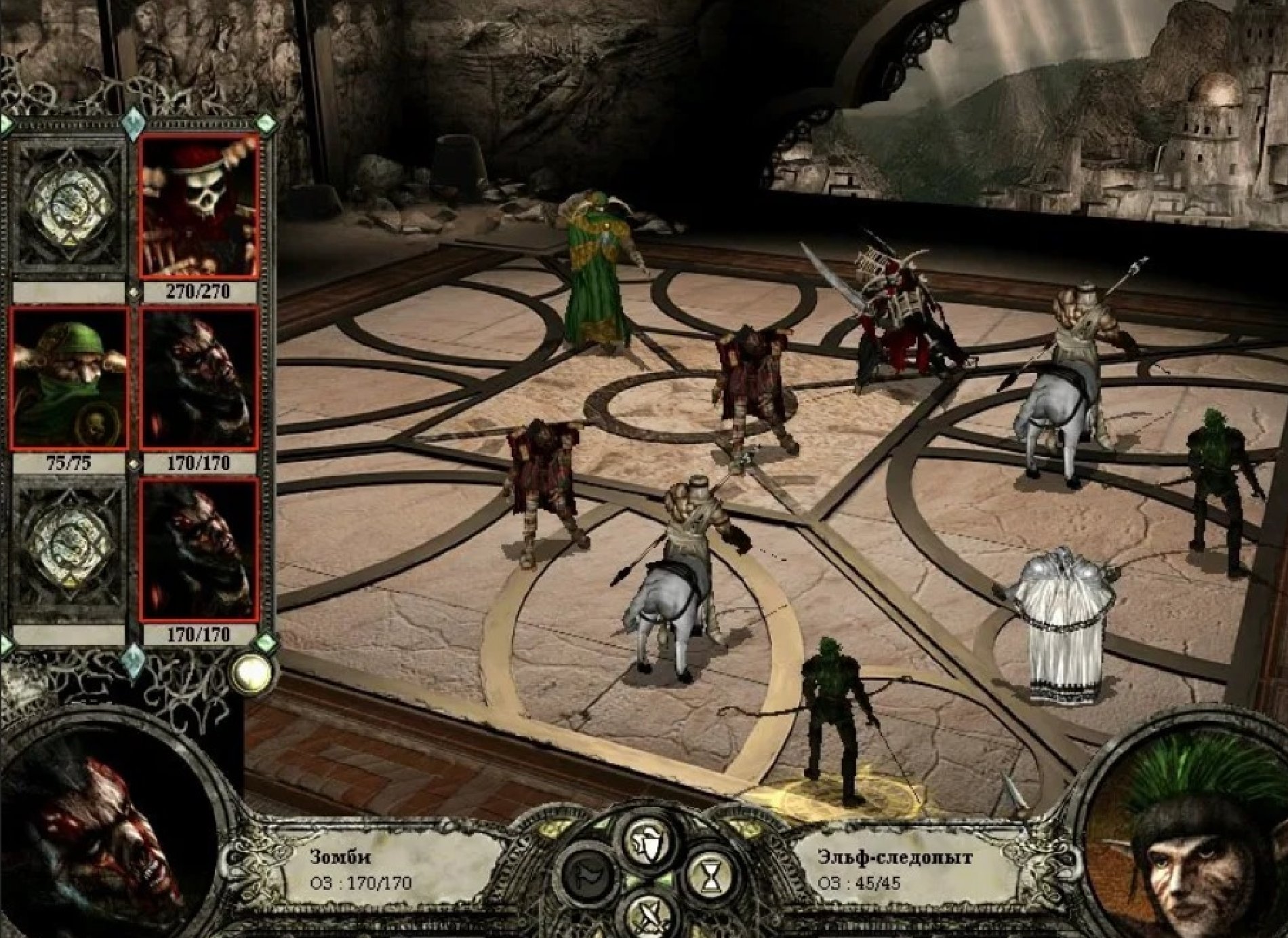Pick the green-hooded unit portrait with 75/75
The width and height of the screenshot is (1288, 938).
click(x=69, y=378)
